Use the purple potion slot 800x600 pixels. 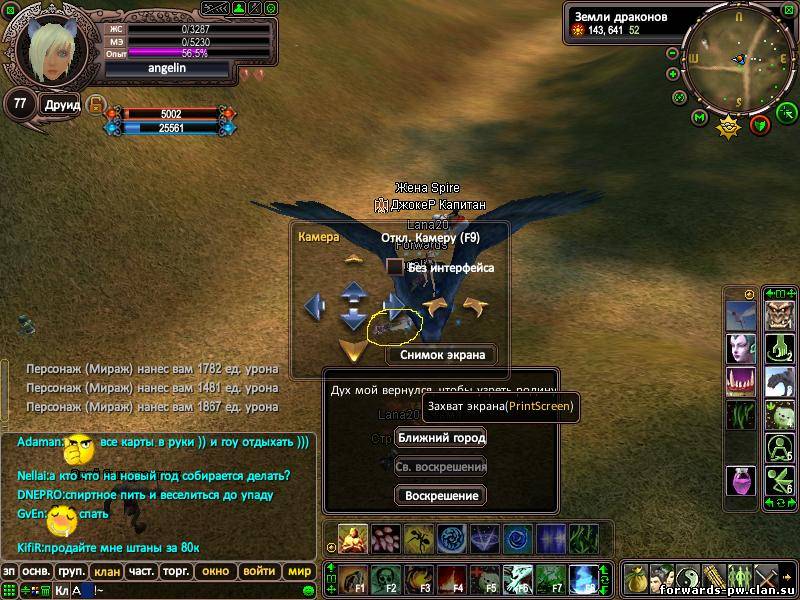click(x=741, y=481)
